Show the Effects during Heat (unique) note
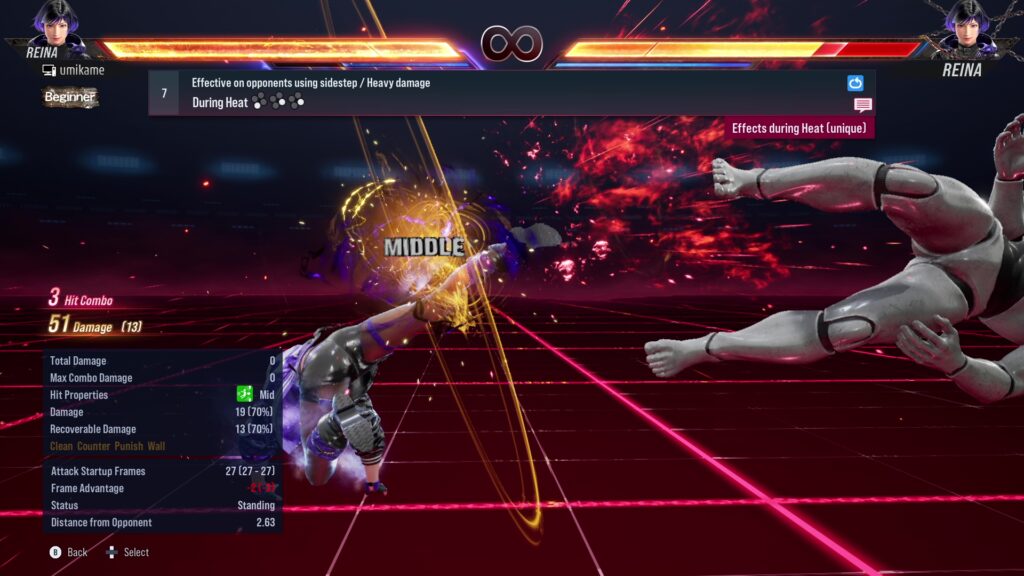The width and height of the screenshot is (1024, 576). tap(799, 128)
